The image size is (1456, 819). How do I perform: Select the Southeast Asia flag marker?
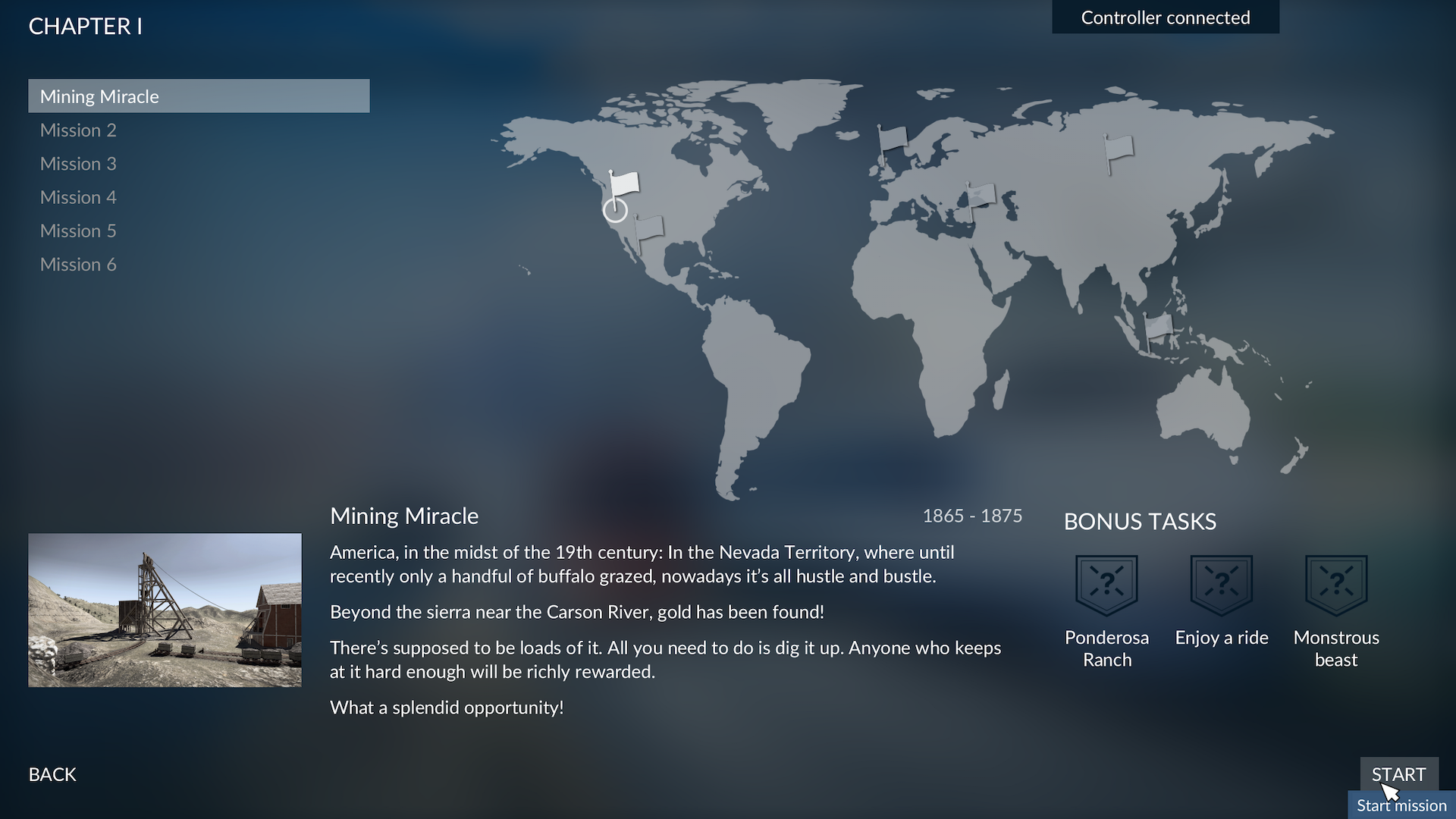1157,328
